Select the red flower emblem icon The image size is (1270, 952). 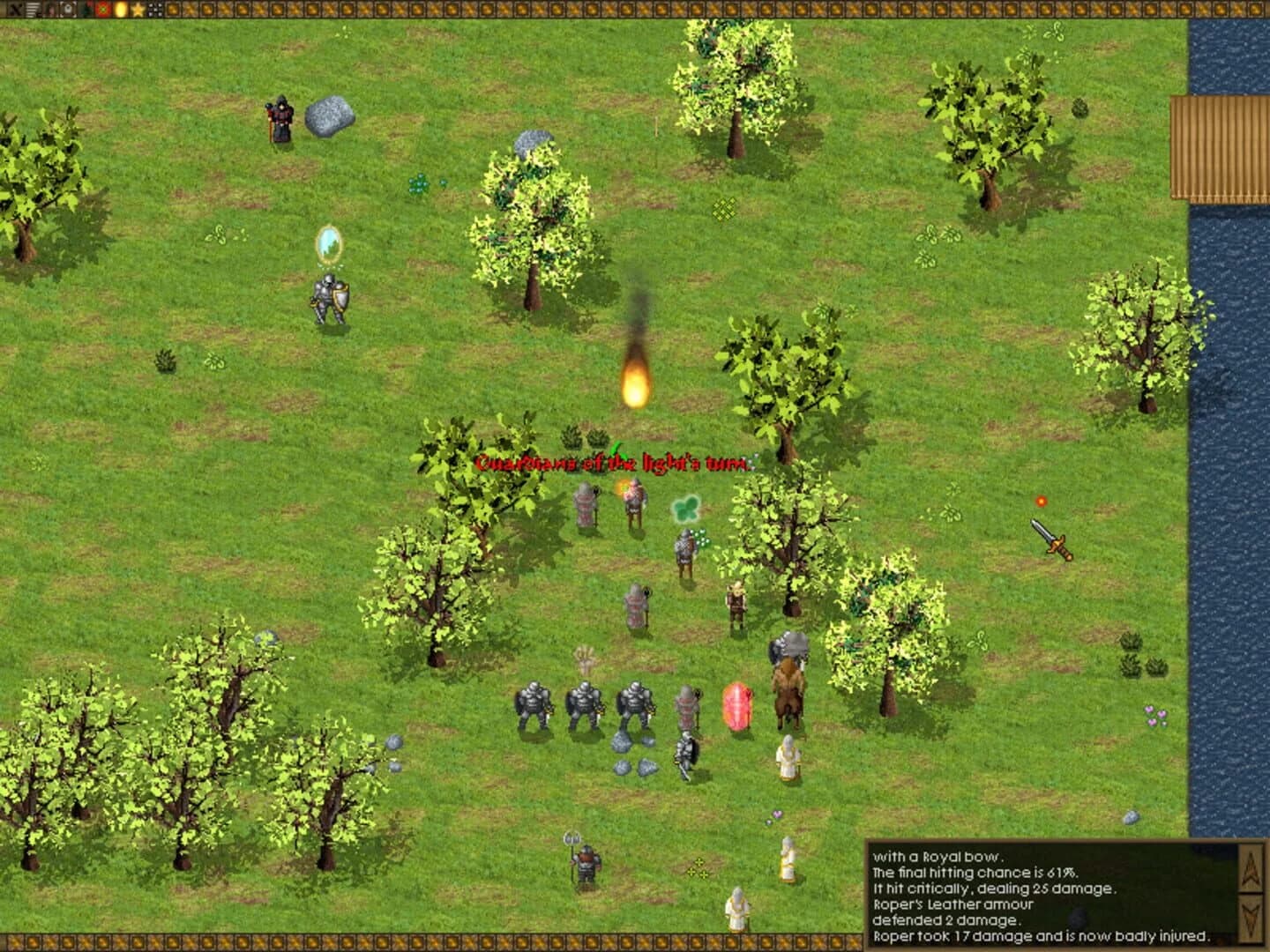[x=102, y=9]
